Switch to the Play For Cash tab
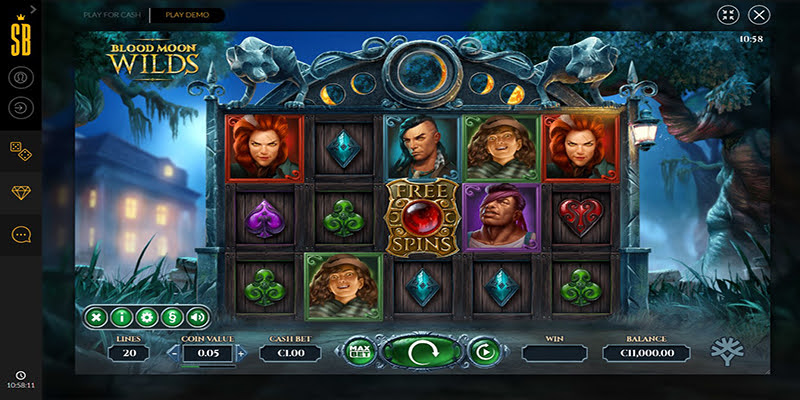Image resolution: width=800 pixels, height=400 pixels. click(x=112, y=15)
